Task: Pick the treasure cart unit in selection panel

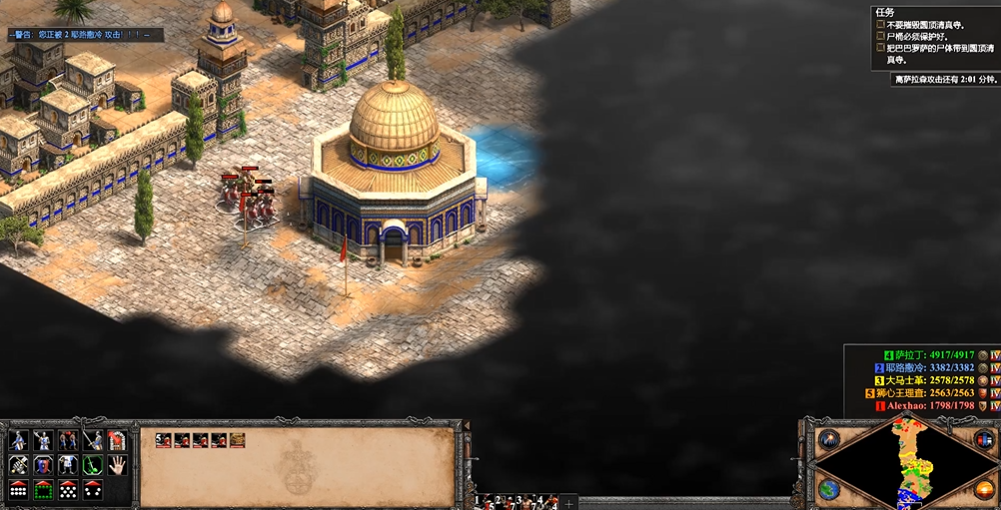Action: [x=237, y=440]
